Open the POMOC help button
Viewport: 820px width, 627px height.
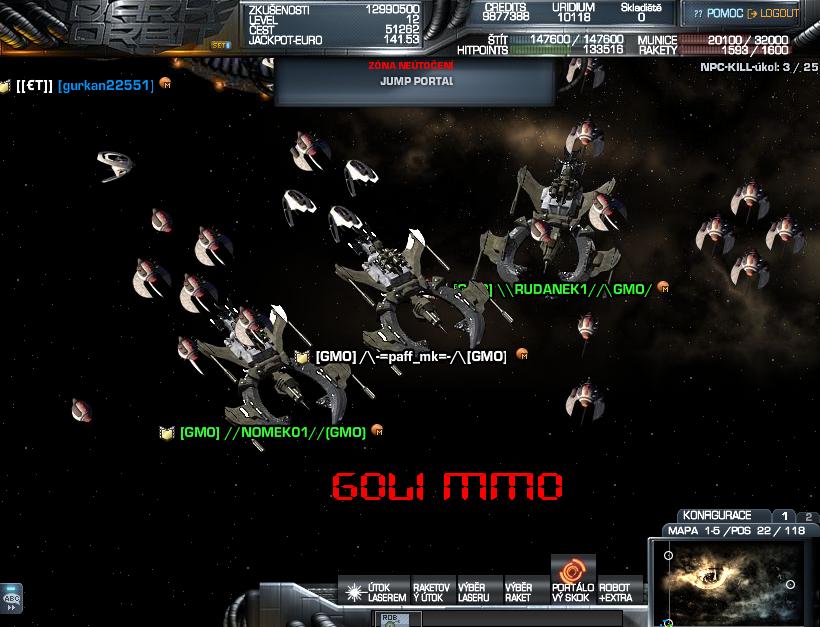point(718,14)
